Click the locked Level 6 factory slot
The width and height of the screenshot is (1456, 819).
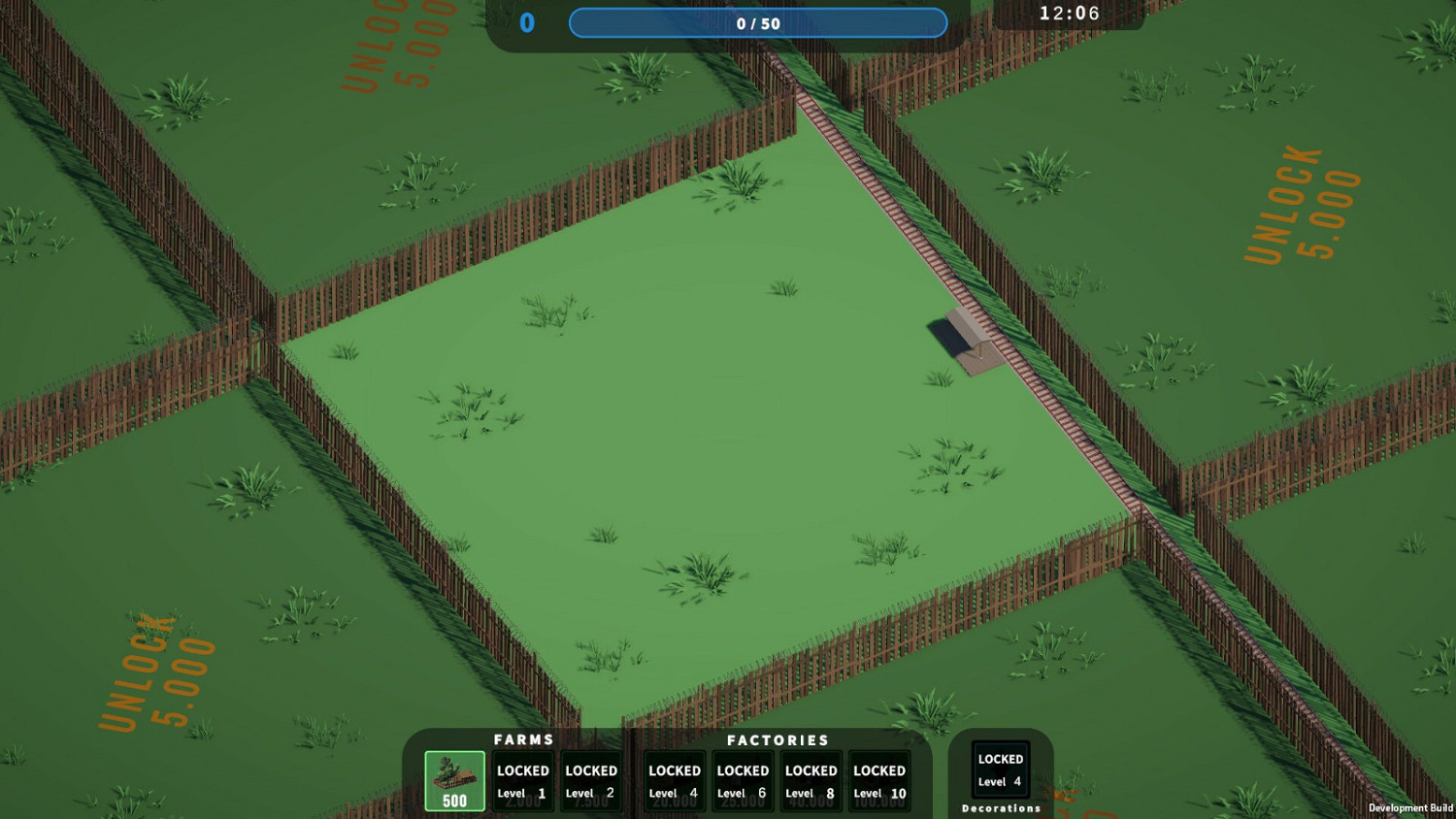[742, 779]
